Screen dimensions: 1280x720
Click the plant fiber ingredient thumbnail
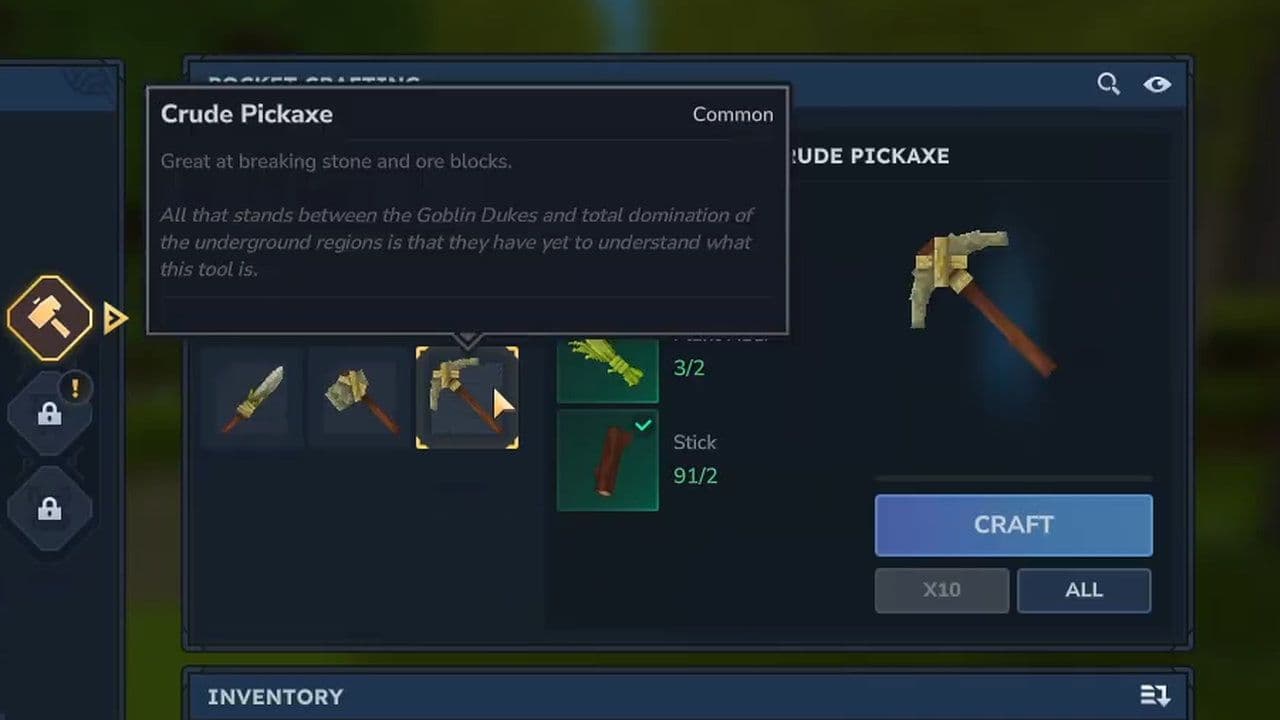pyautogui.click(x=607, y=368)
